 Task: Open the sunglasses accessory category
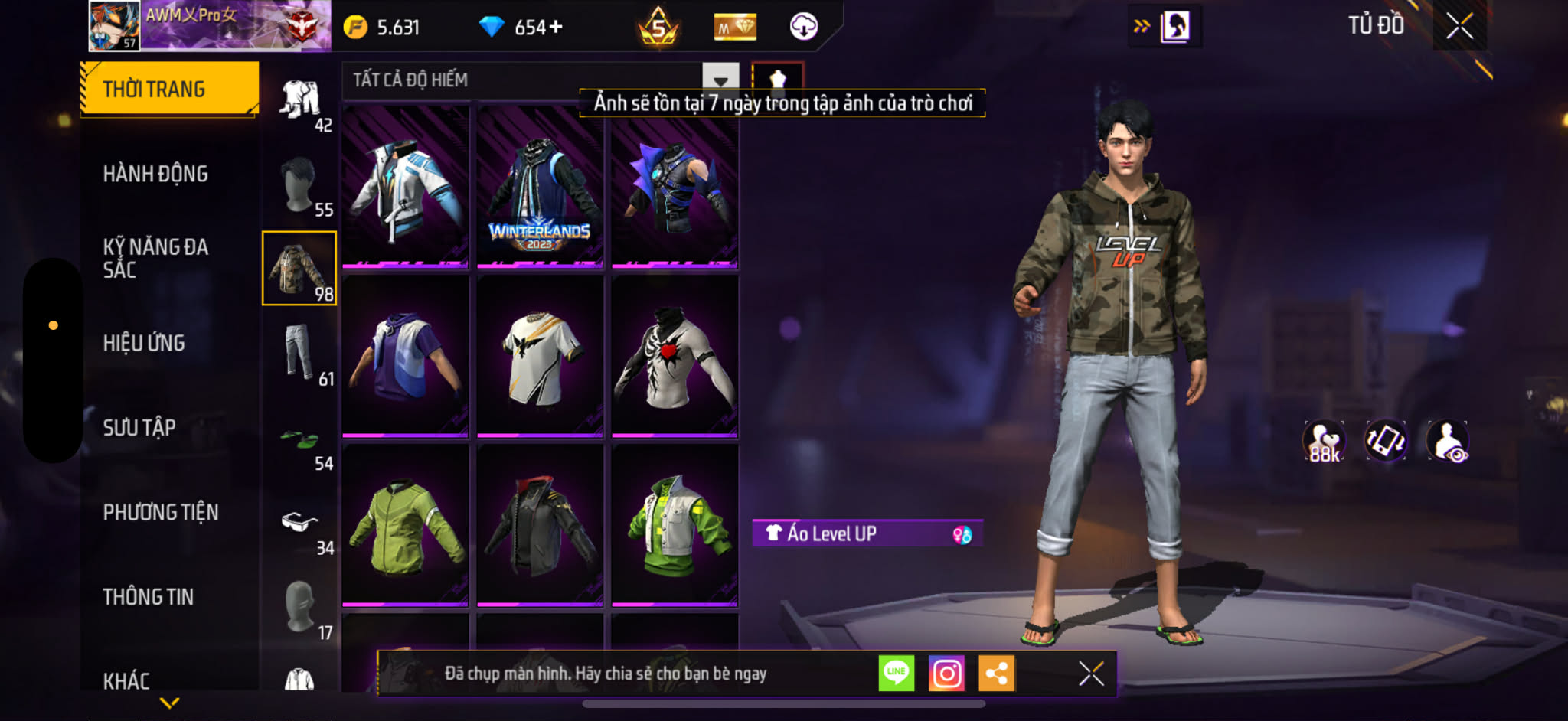tap(300, 524)
